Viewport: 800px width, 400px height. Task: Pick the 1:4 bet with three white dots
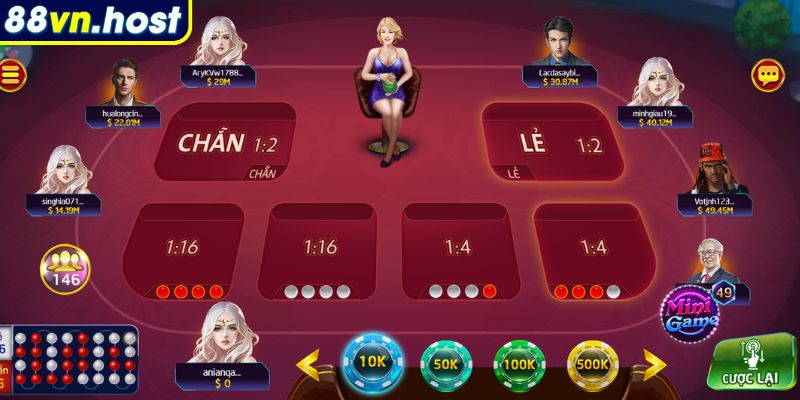click(x=457, y=250)
